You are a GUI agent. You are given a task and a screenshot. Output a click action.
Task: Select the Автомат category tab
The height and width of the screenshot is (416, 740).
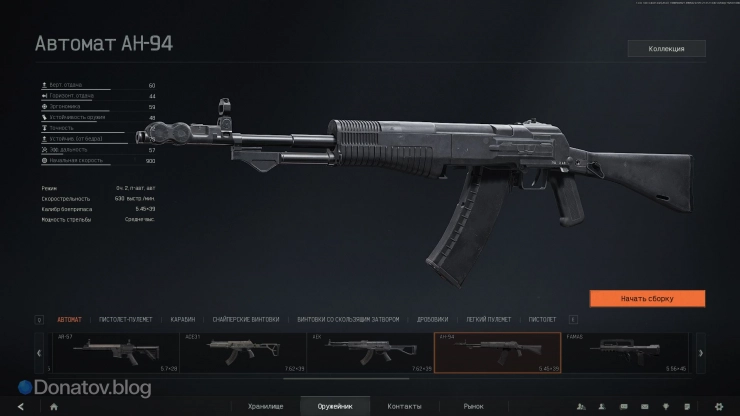tap(70, 319)
